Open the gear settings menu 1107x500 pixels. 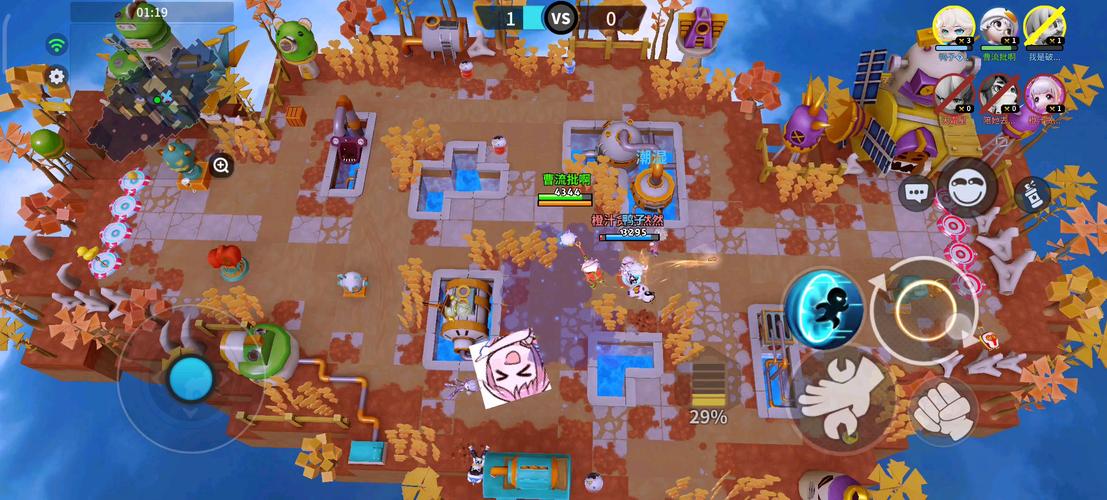[57, 76]
